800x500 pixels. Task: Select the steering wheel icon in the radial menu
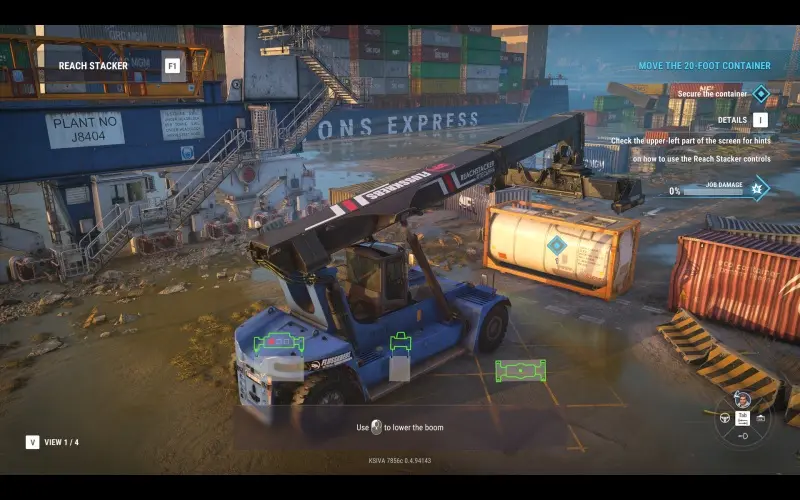tap(725, 417)
